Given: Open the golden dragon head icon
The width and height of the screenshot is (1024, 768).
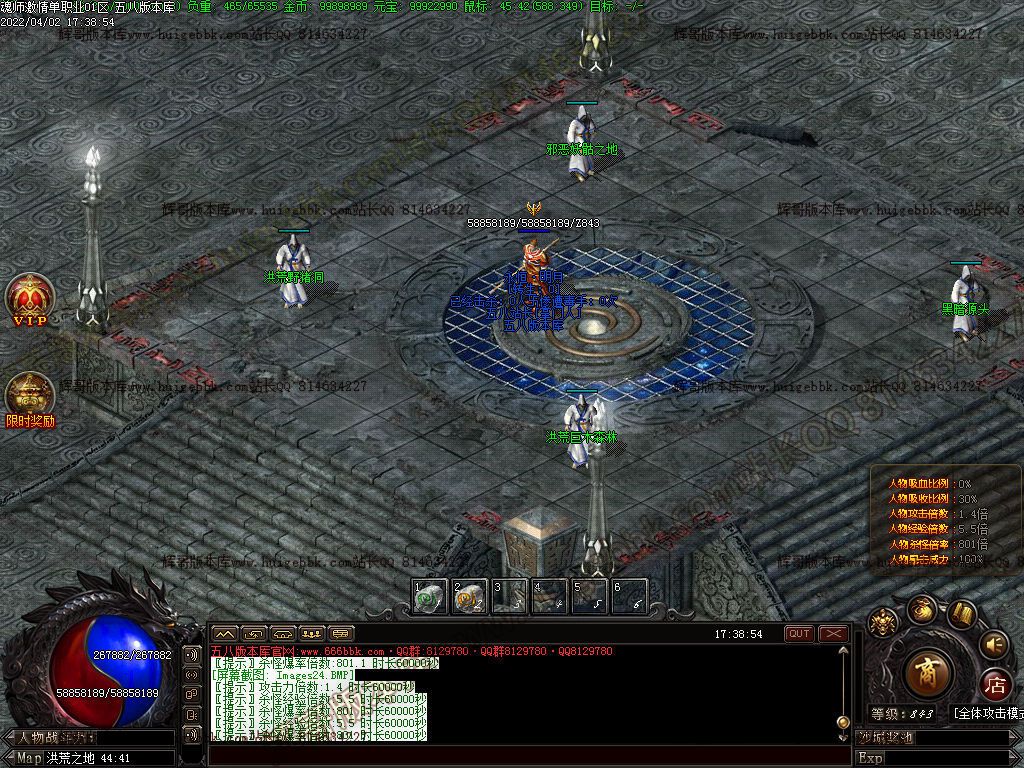Looking at the screenshot, I should 882,624.
